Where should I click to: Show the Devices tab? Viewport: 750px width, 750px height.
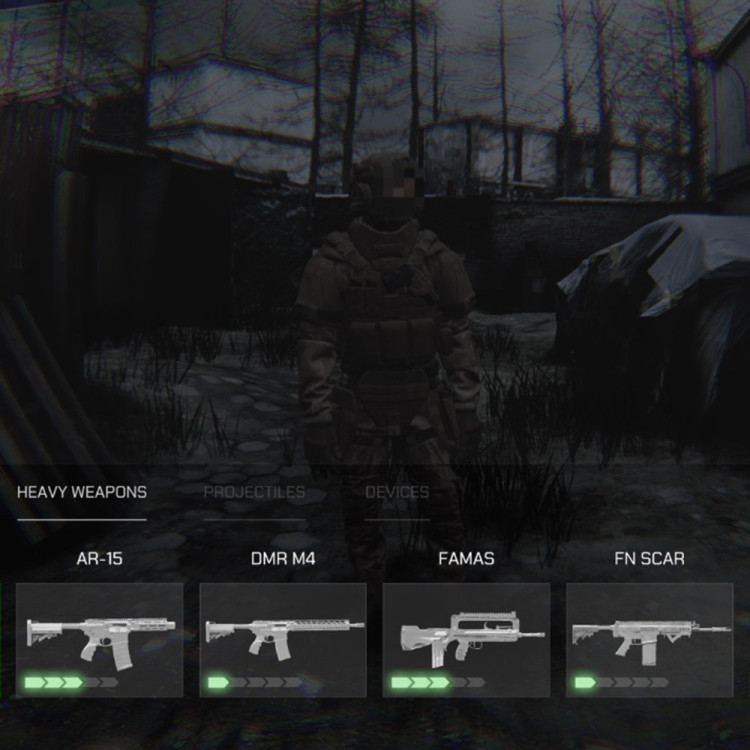(x=397, y=492)
